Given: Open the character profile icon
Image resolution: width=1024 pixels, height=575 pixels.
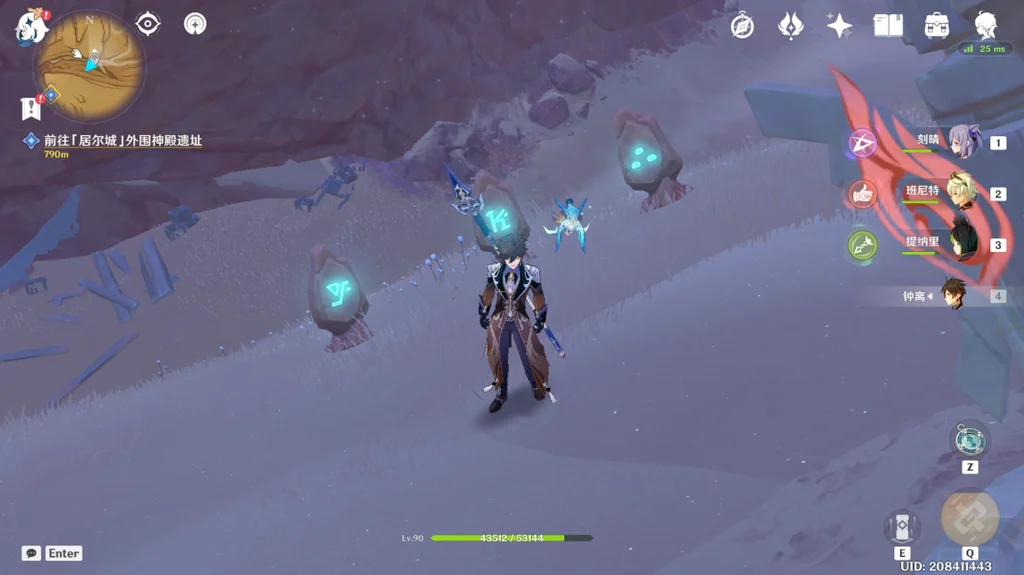Looking at the screenshot, I should pos(986,26).
